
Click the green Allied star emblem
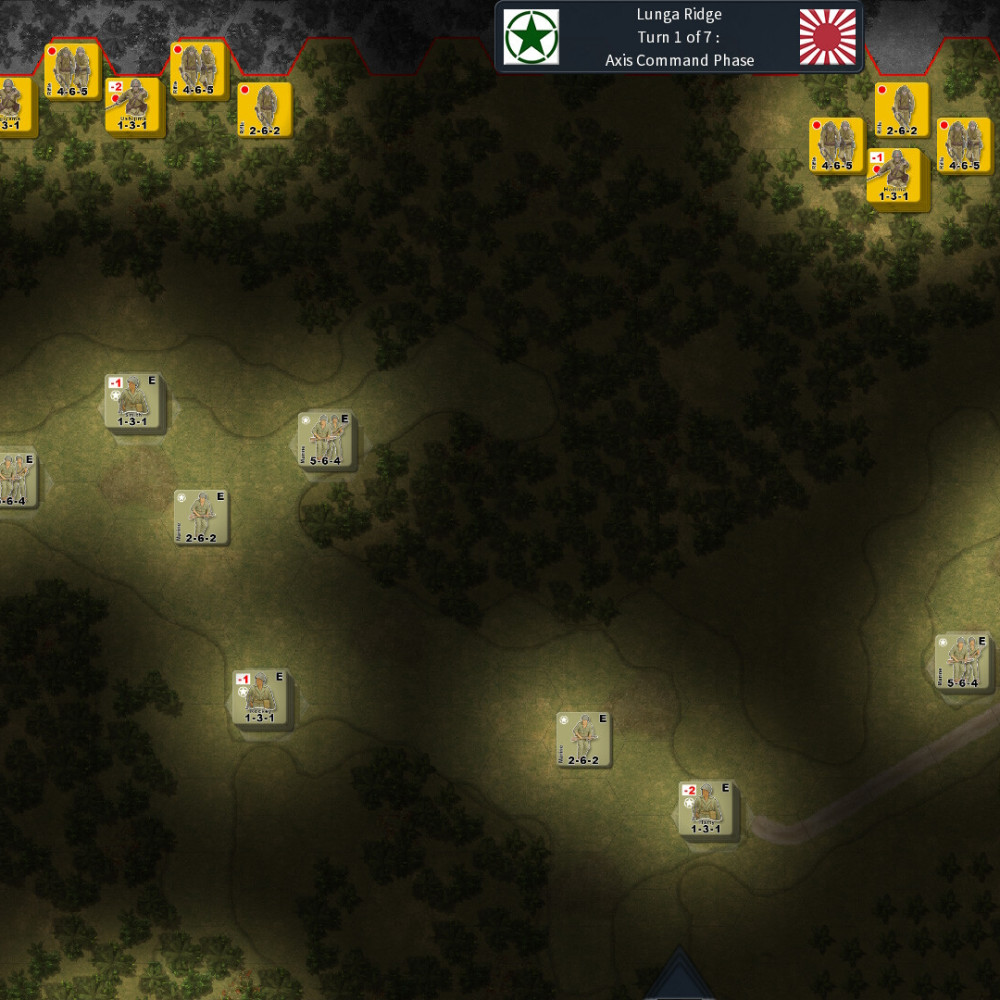click(531, 37)
